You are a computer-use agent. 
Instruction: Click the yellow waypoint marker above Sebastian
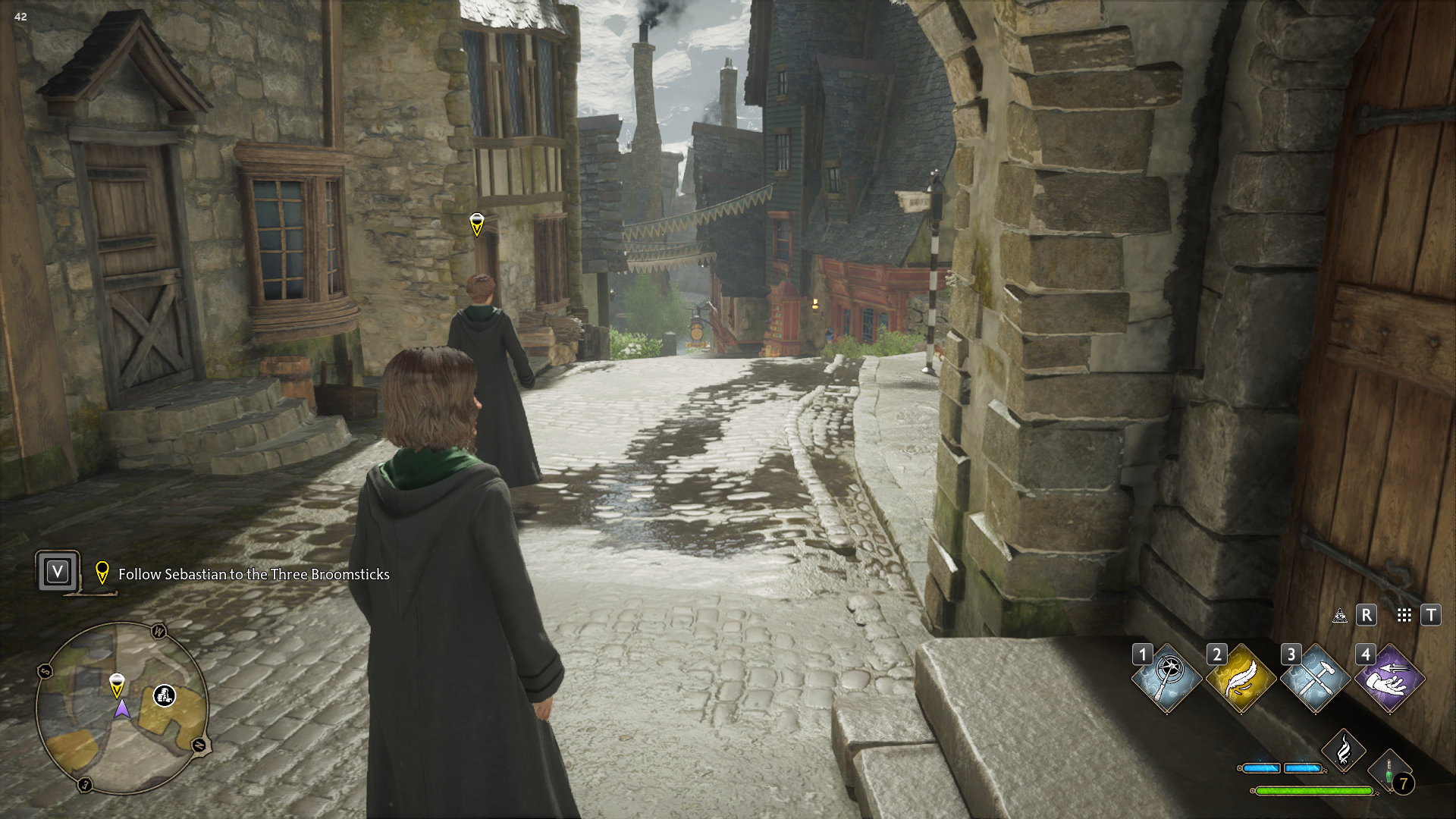click(477, 224)
